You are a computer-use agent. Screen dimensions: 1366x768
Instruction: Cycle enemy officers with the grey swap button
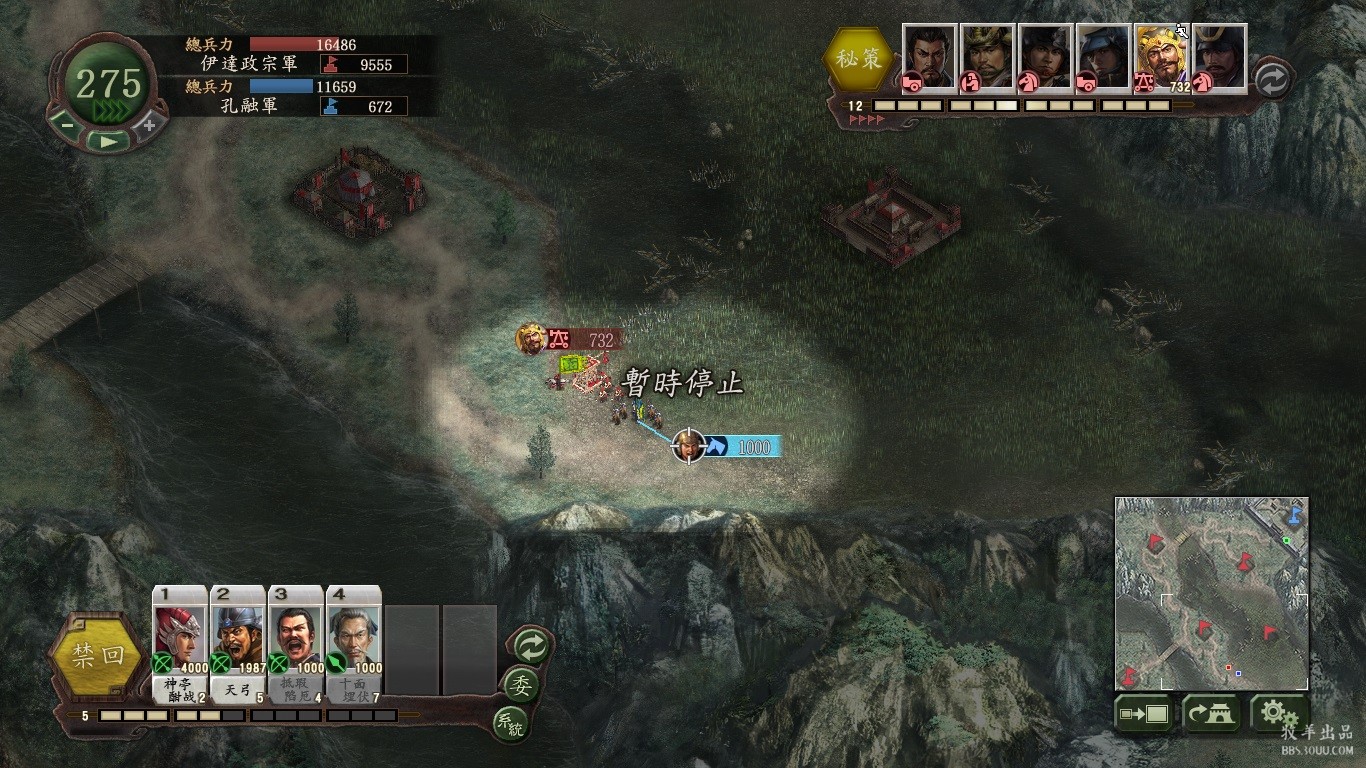[1272, 80]
